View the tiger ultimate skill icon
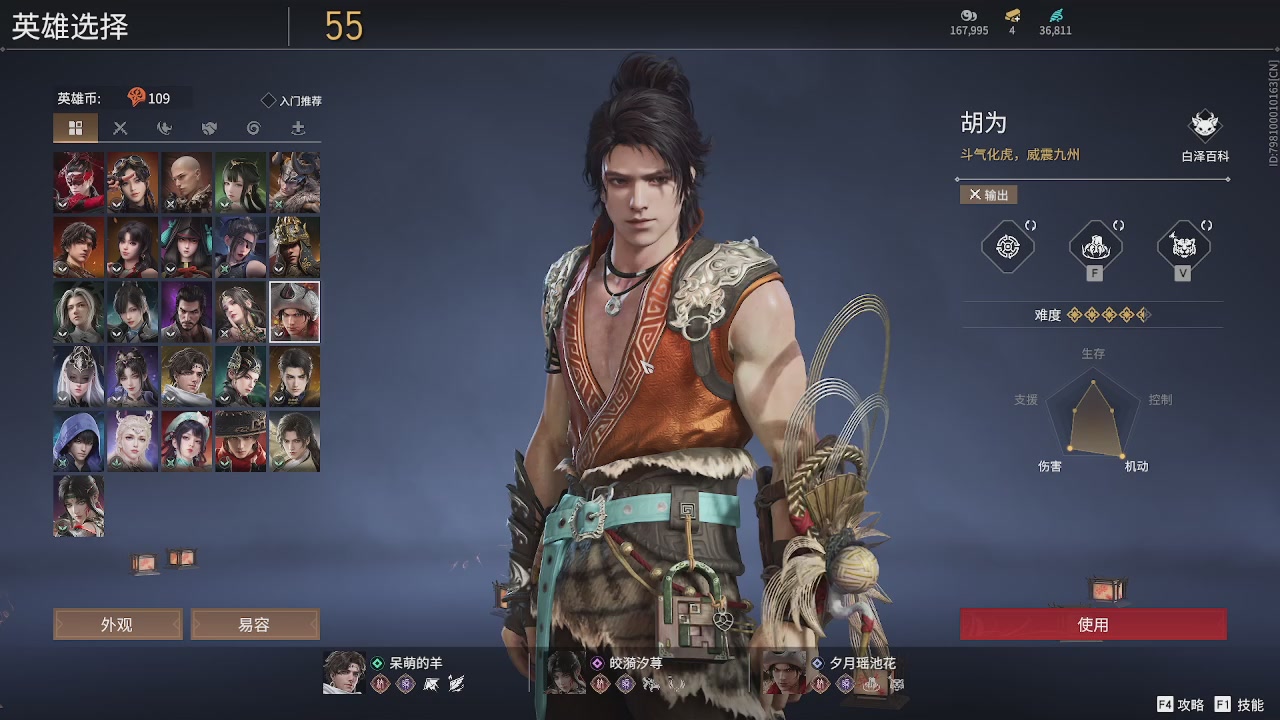The width and height of the screenshot is (1280, 720). (x=1183, y=246)
